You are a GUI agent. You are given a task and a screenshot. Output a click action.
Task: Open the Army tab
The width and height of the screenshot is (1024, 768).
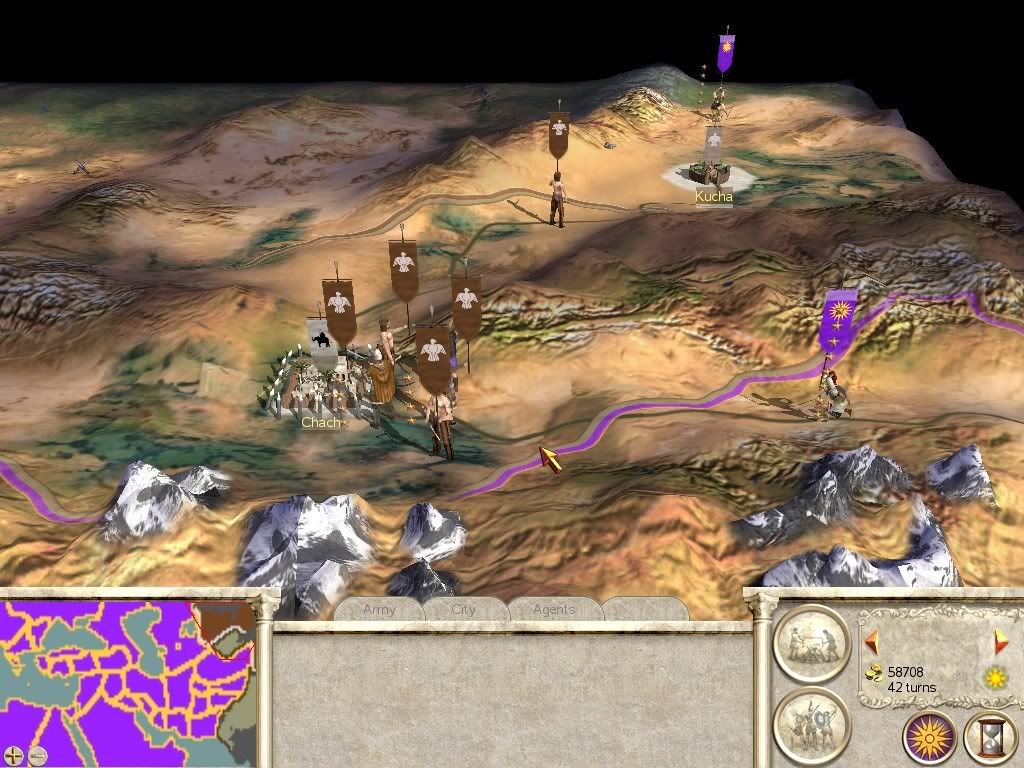coord(379,609)
